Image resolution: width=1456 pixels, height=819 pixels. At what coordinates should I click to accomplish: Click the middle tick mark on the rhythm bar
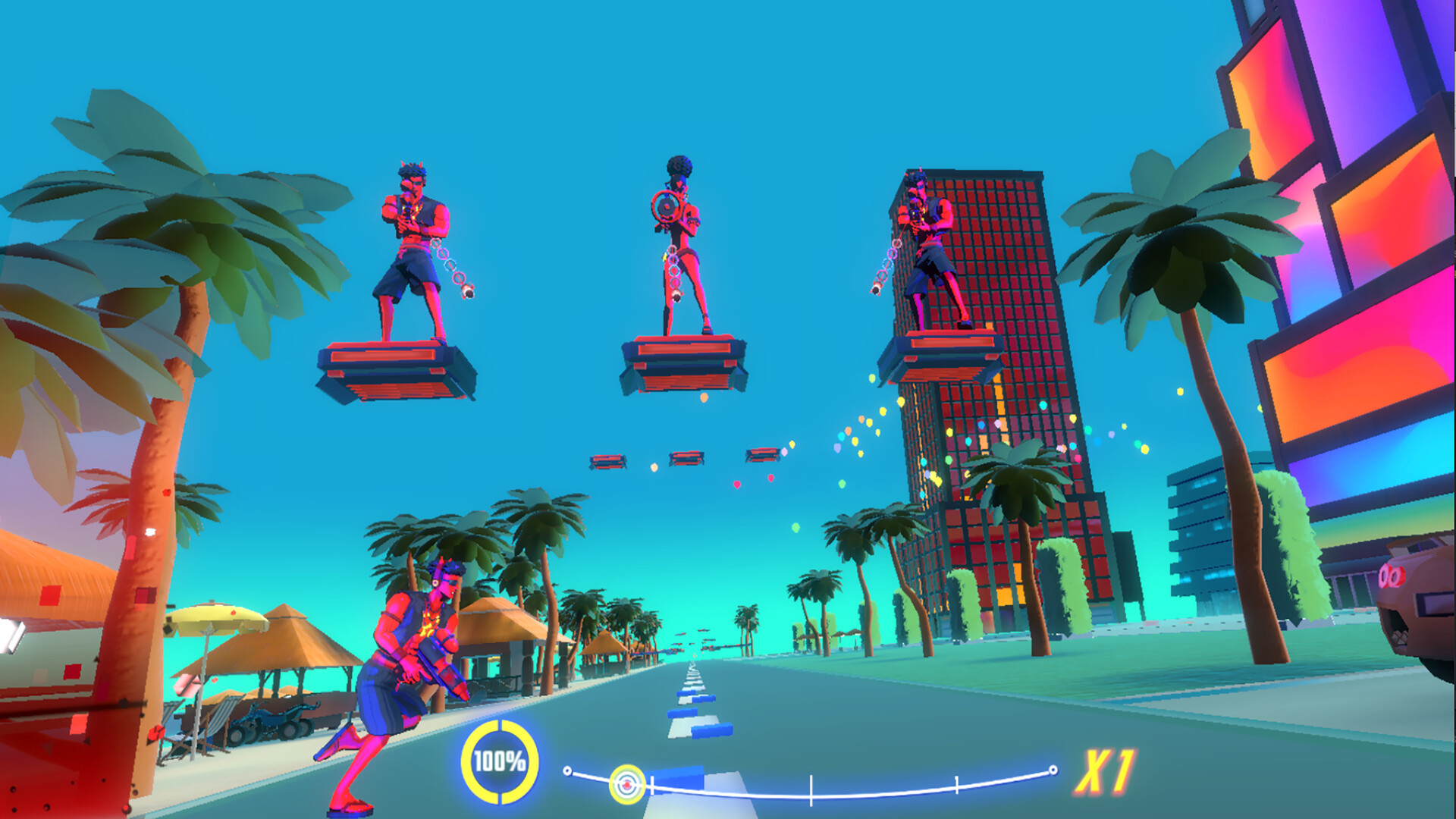tap(811, 792)
